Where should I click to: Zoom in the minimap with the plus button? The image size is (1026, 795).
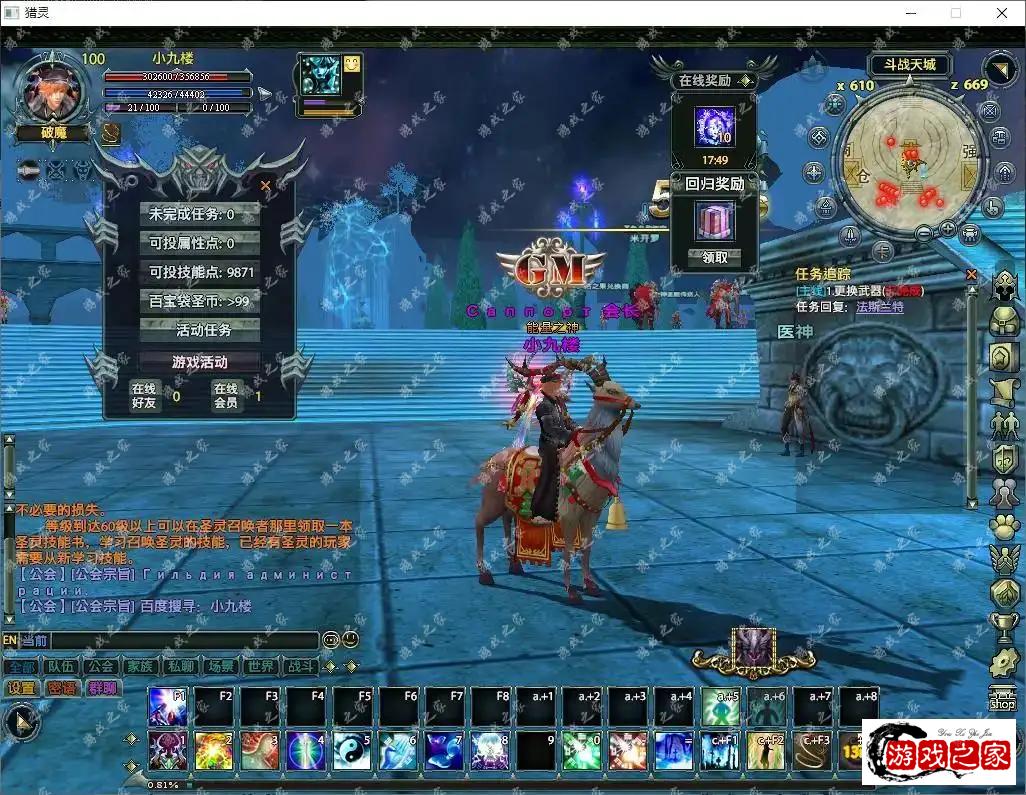947,230
